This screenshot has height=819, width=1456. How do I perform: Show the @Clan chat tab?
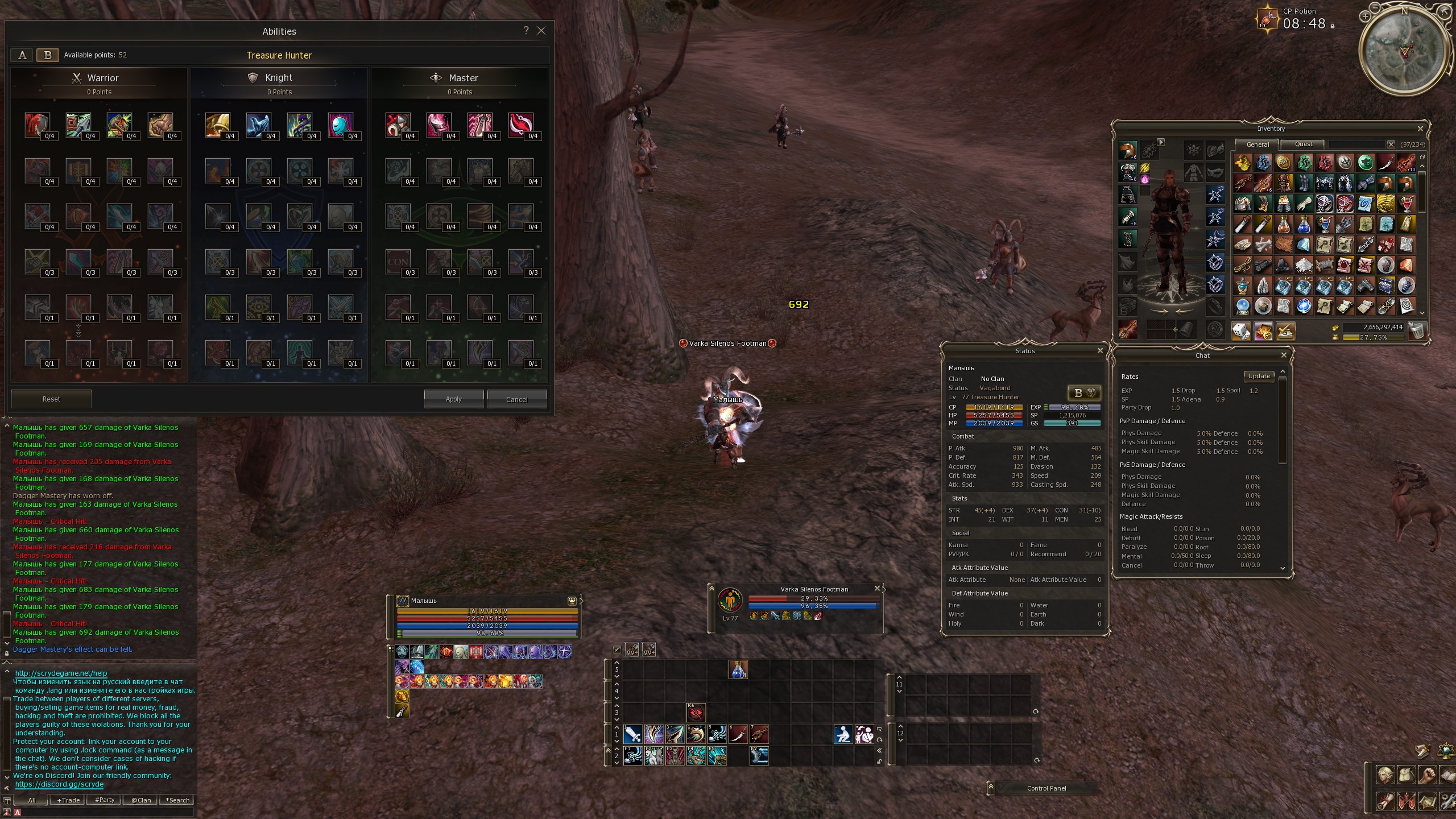coord(141,800)
